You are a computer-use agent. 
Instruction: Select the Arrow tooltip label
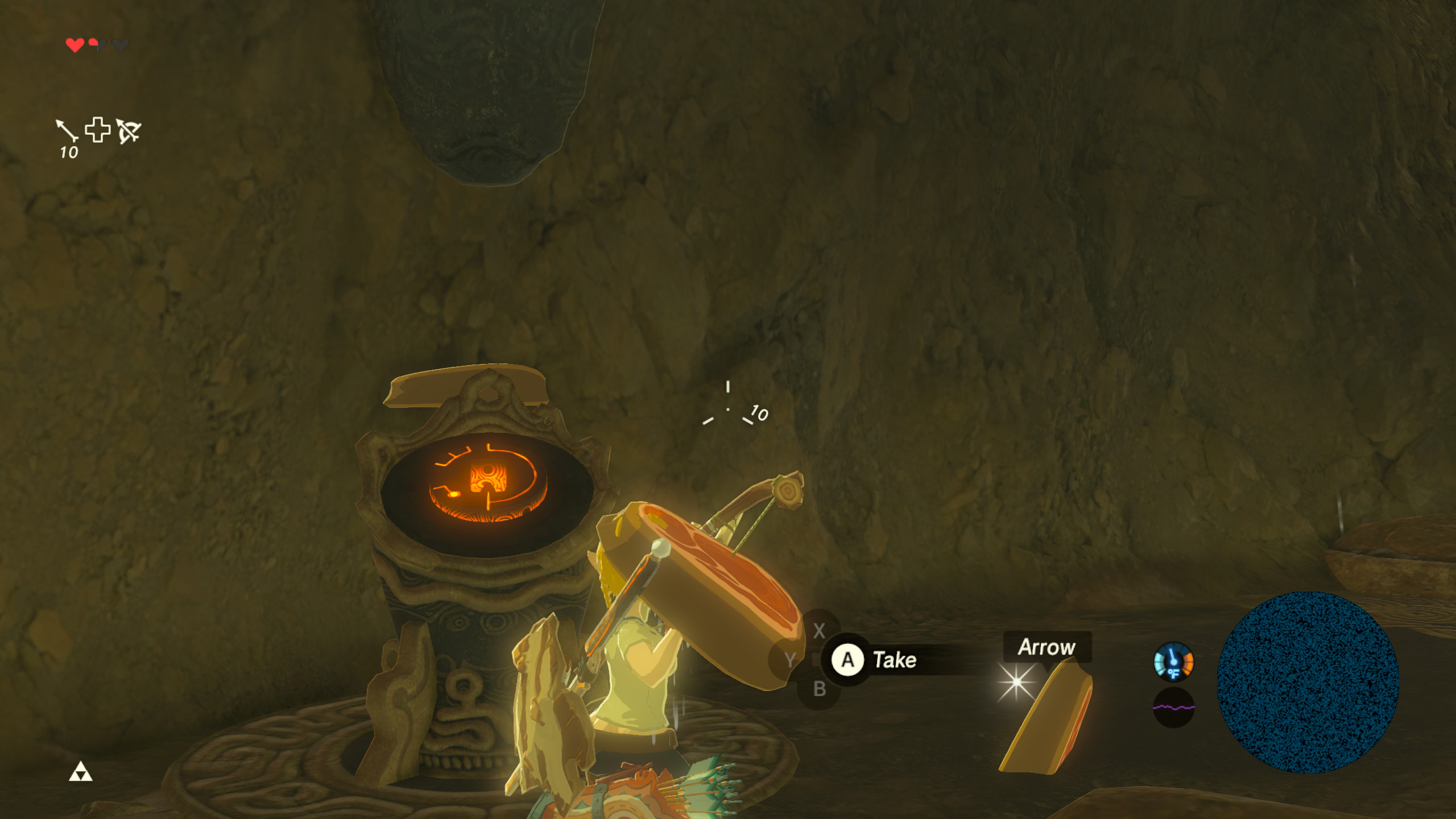(x=1047, y=646)
